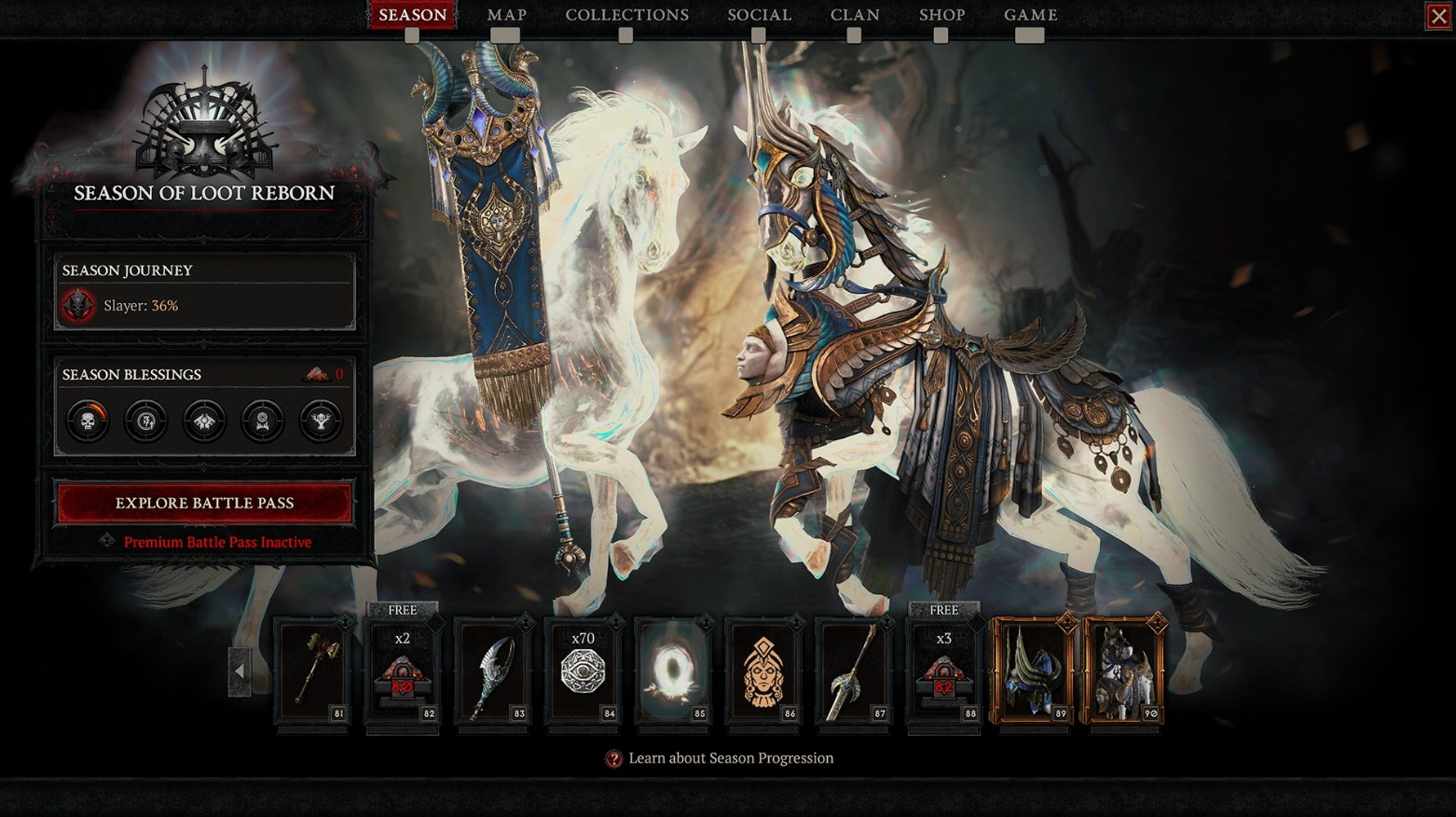
Task: Select the tier 87 sword reward
Action: [x=854, y=671]
